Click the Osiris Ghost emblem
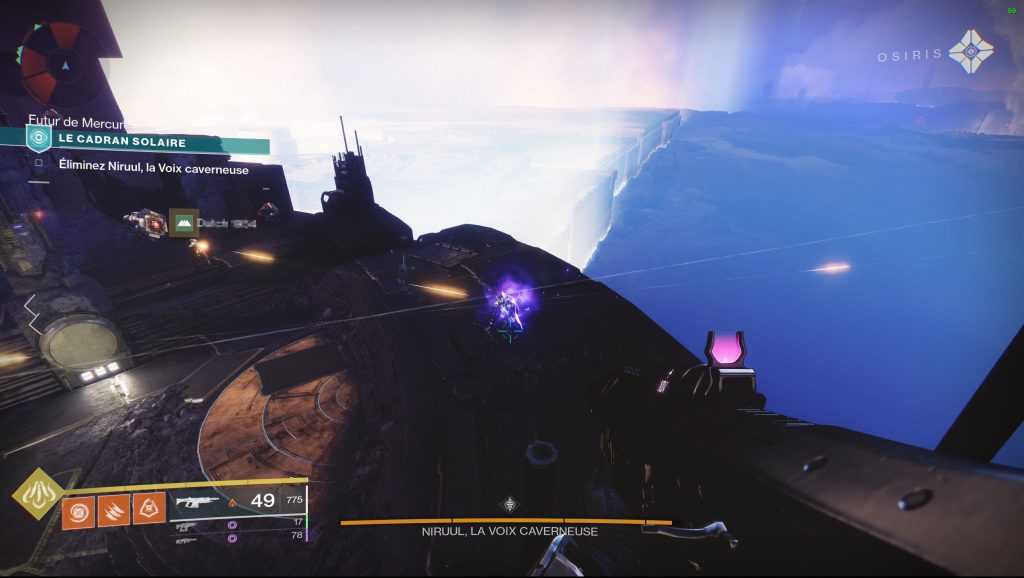The image size is (1024, 578). click(970, 52)
